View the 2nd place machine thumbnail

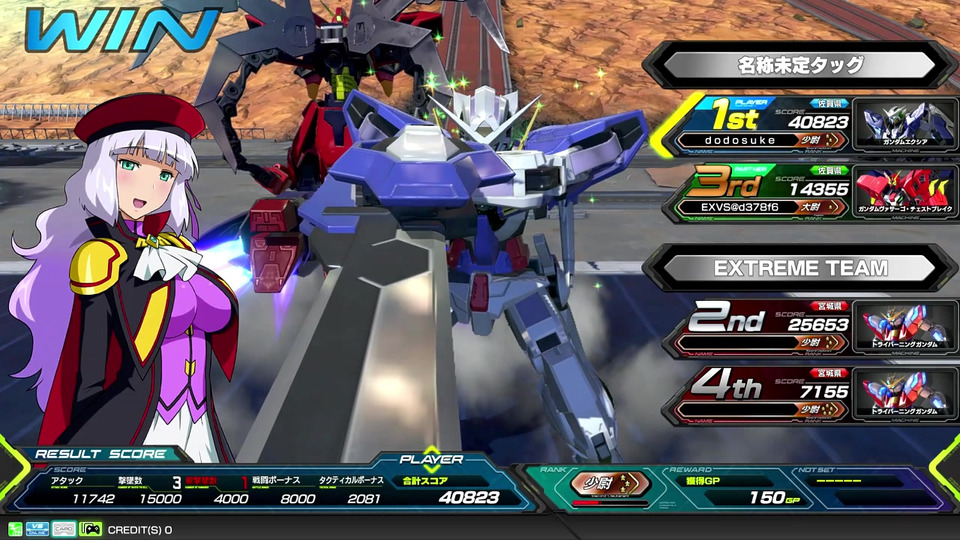[905, 327]
